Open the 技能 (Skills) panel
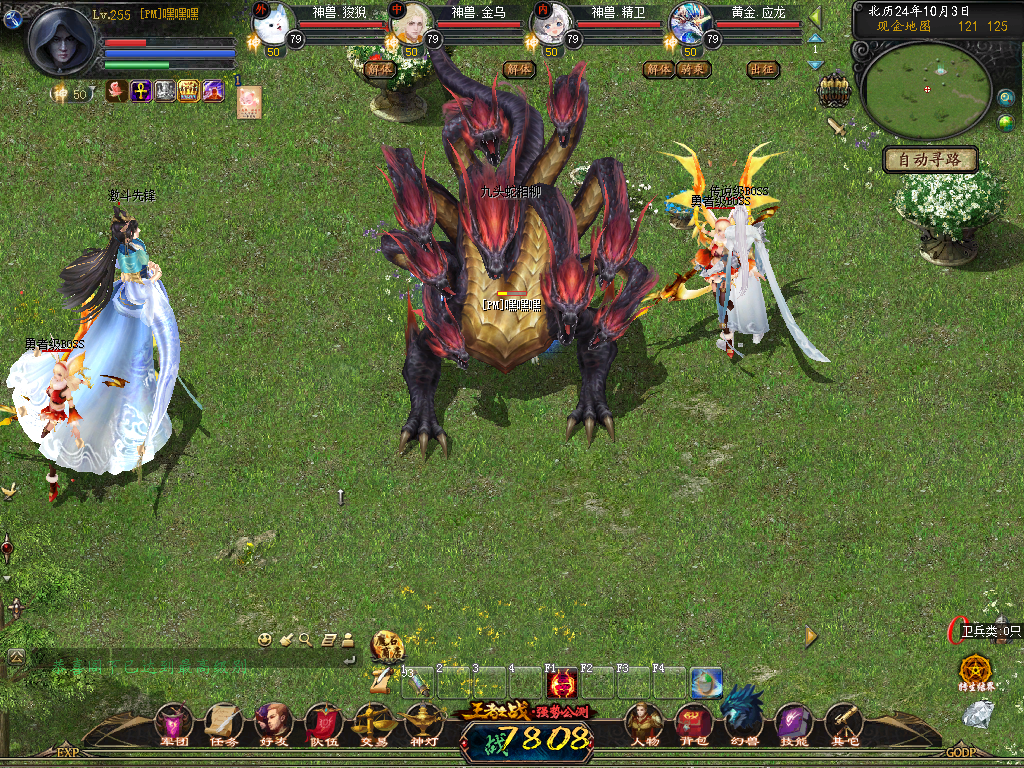This screenshot has height=768, width=1024. (x=793, y=722)
